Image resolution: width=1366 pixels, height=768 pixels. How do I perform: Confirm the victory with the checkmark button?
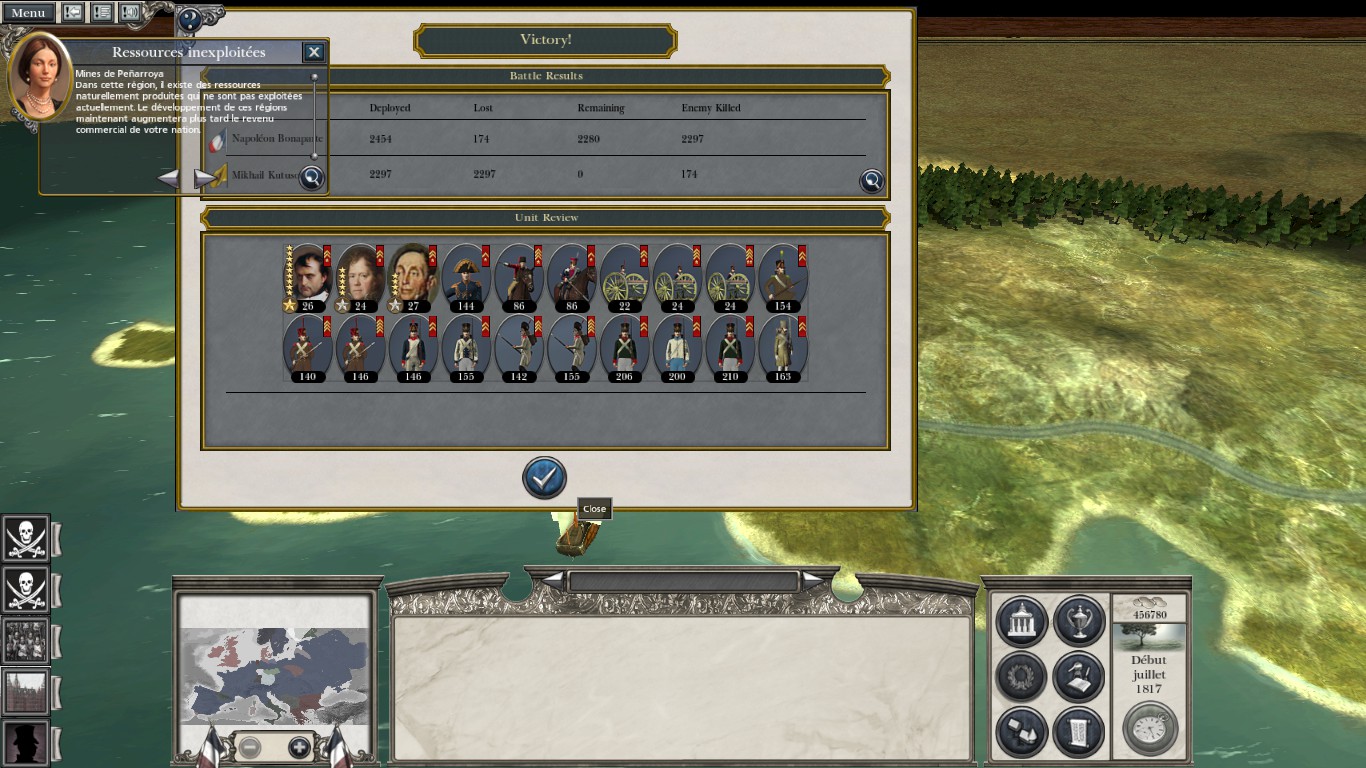pyautogui.click(x=544, y=479)
